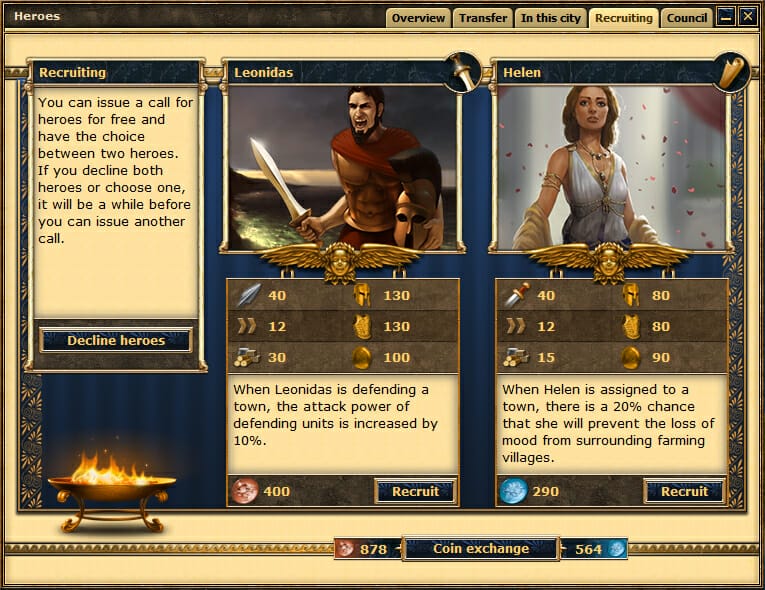Minimize the Heroes window

pyautogui.click(x=726, y=16)
